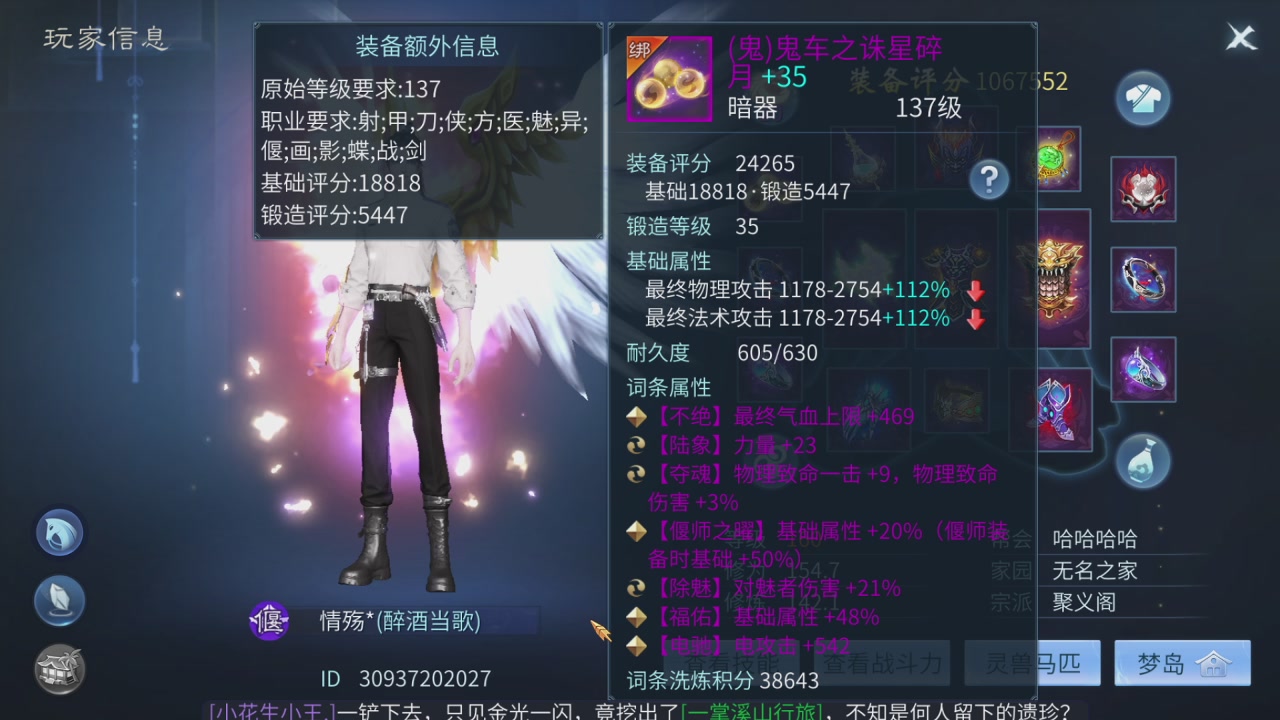This screenshot has height=720, width=1280.
Task: Click the white pouch icon on right side
Action: click(1143, 460)
